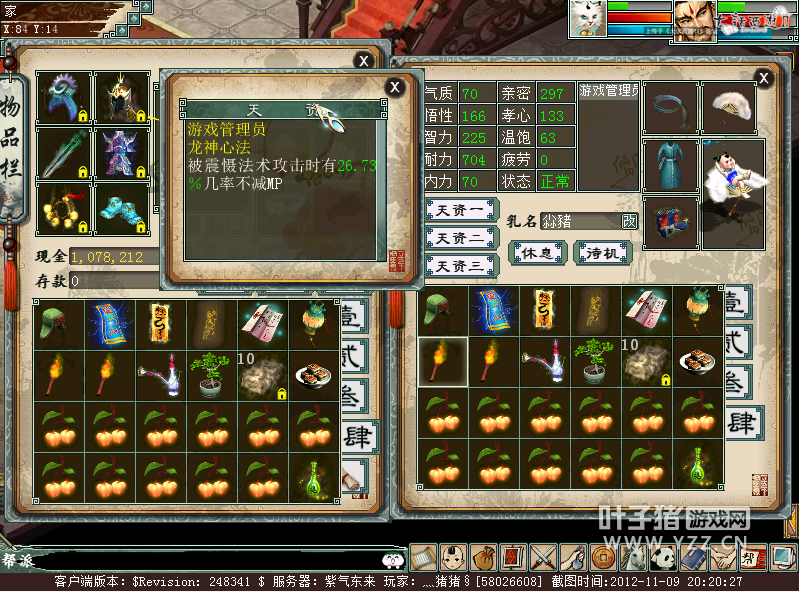The height and width of the screenshot is (592, 799).
Task: Open the 天资一 talent button
Action: pyautogui.click(x=461, y=211)
